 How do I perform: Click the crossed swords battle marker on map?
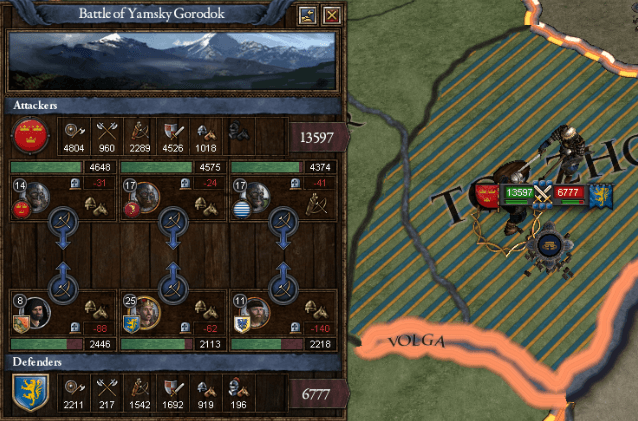pos(544,193)
